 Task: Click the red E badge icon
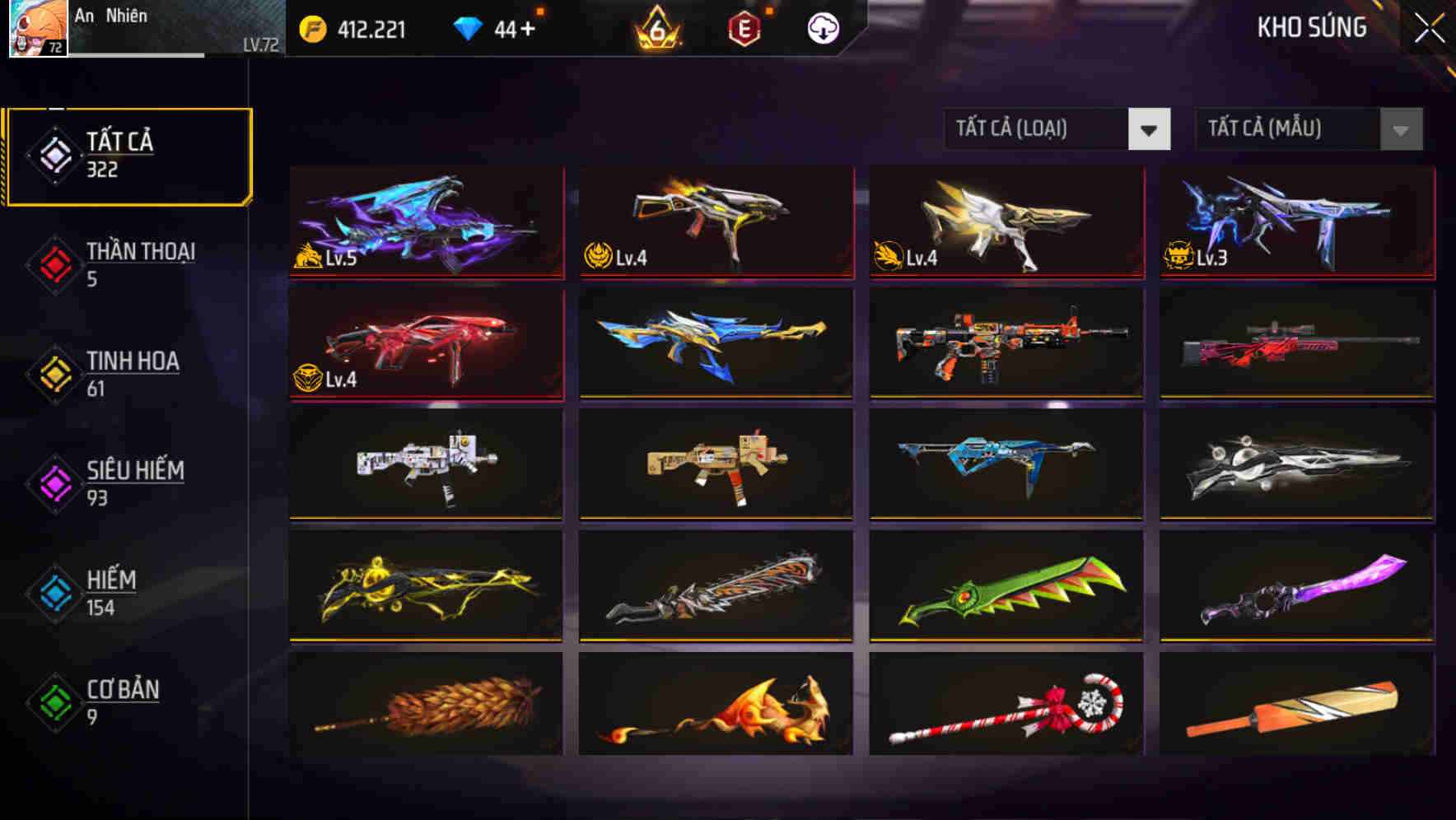click(x=744, y=27)
